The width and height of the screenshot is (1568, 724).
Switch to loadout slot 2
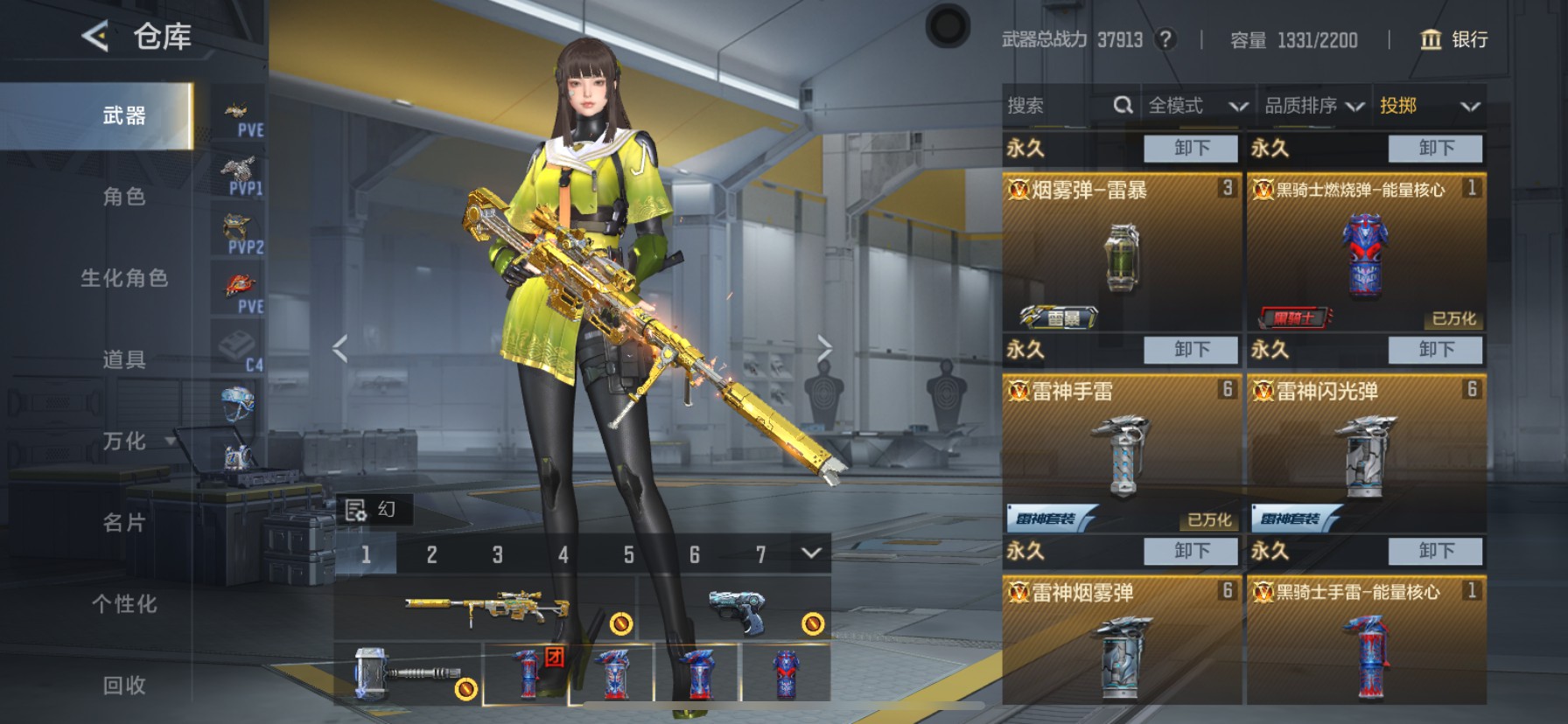431,554
